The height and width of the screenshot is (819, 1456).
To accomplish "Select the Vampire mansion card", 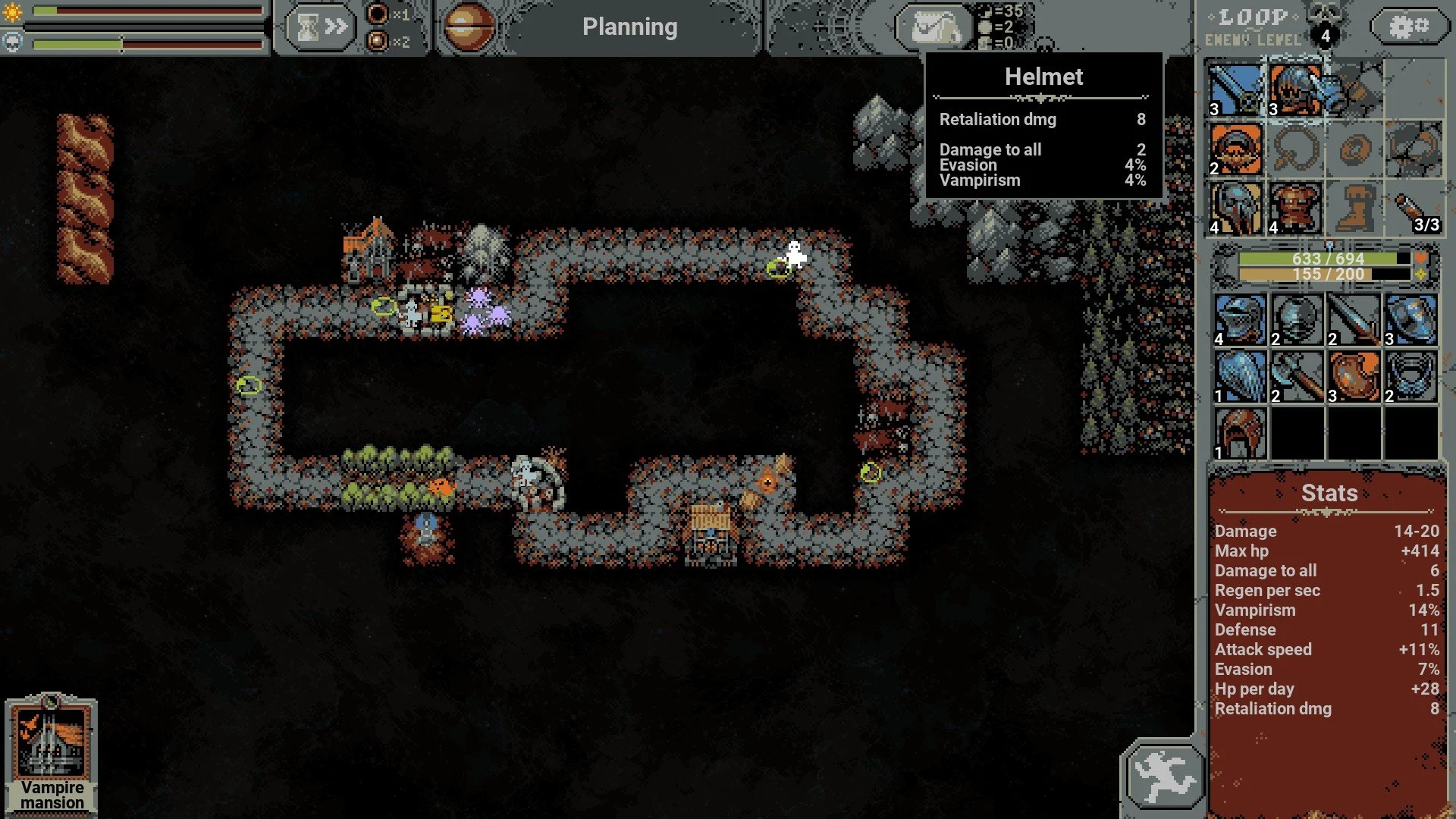I will 52,754.
